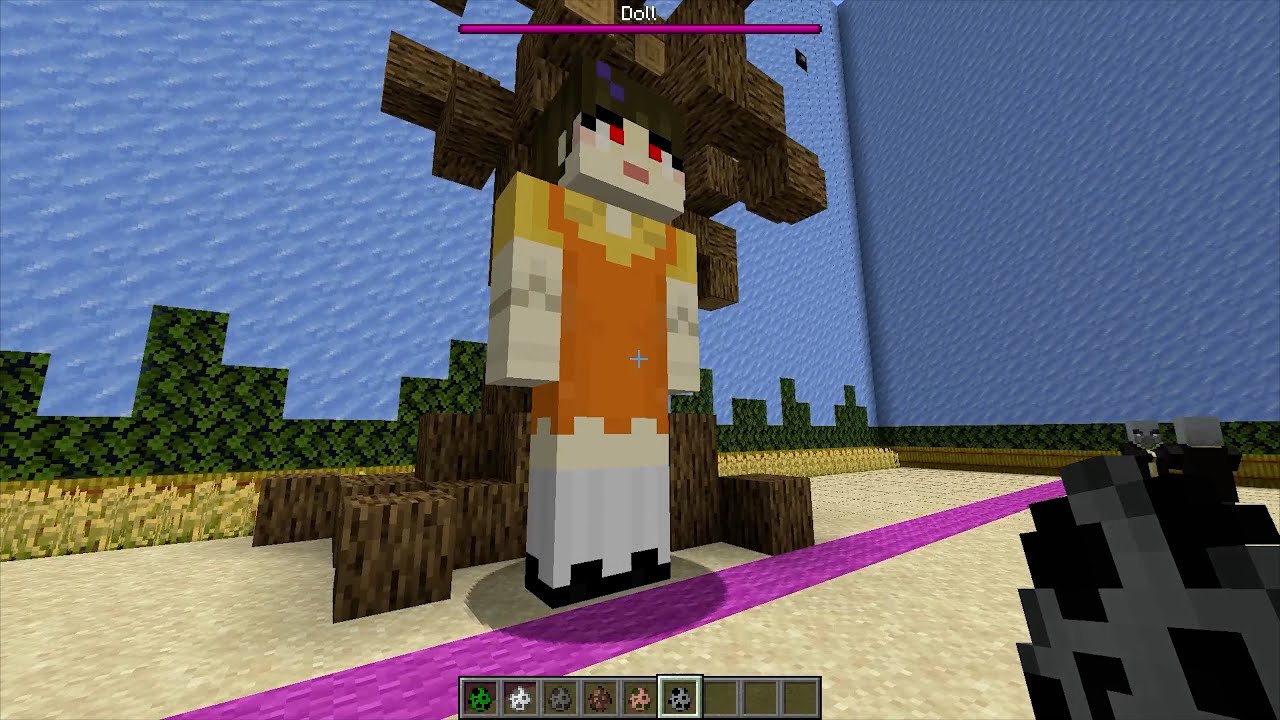The width and height of the screenshot is (1280, 720).
Task: Click the crosshair at screen center
Action: click(638, 358)
